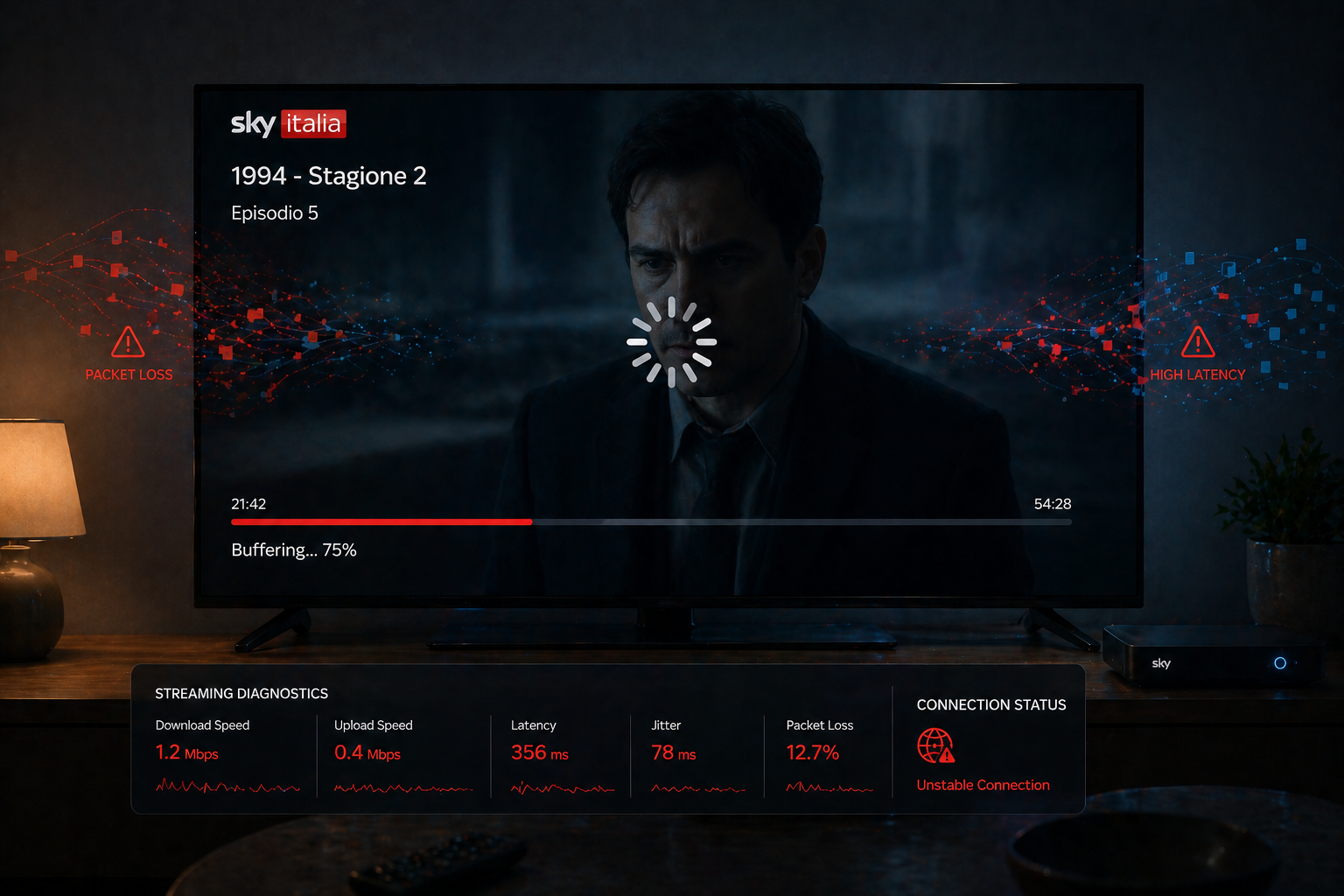Select the Streaming Diagnostics header
This screenshot has width=1344, height=896.
point(241,693)
